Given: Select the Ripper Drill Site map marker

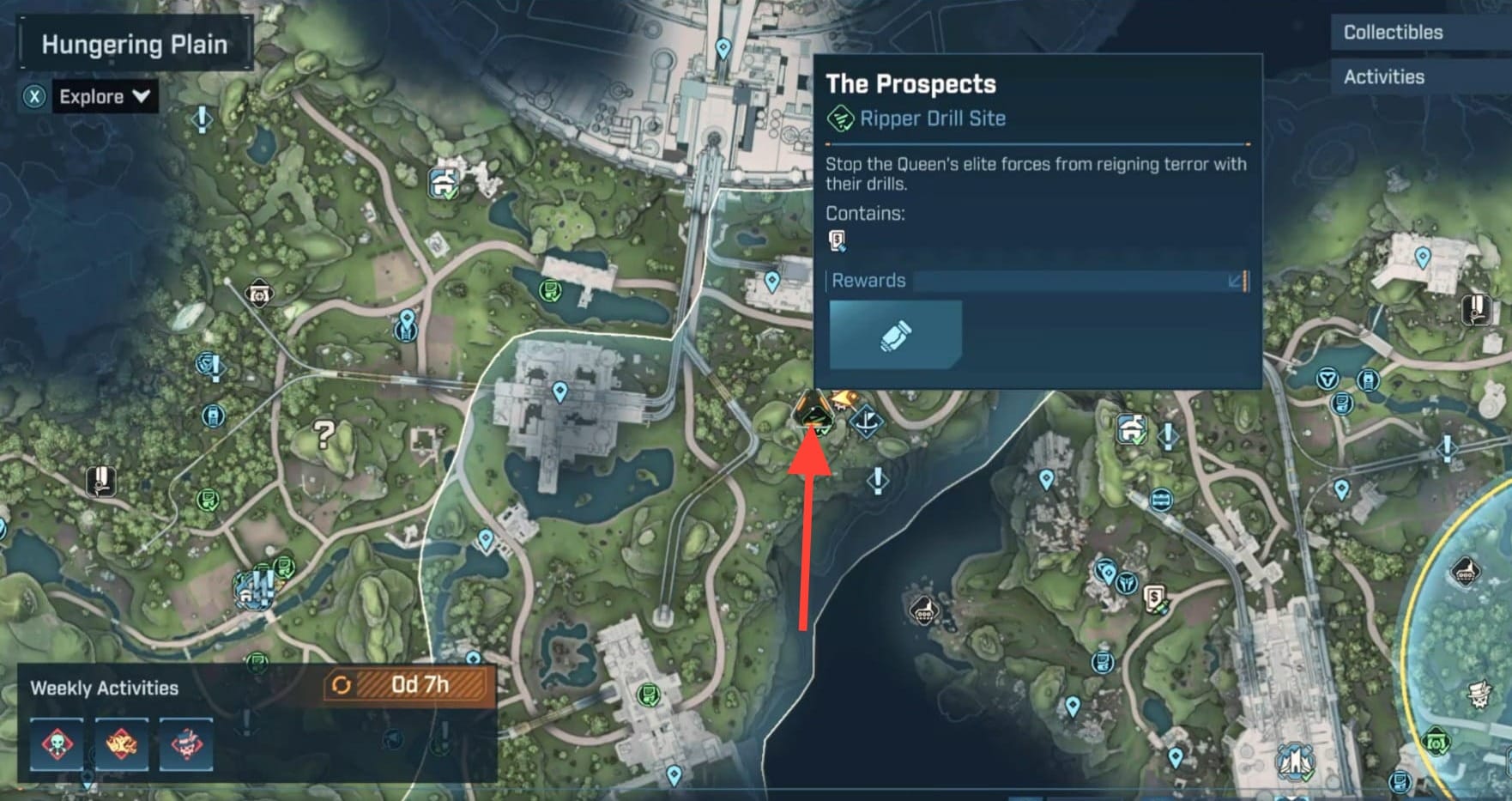Looking at the screenshot, I should point(812,411).
